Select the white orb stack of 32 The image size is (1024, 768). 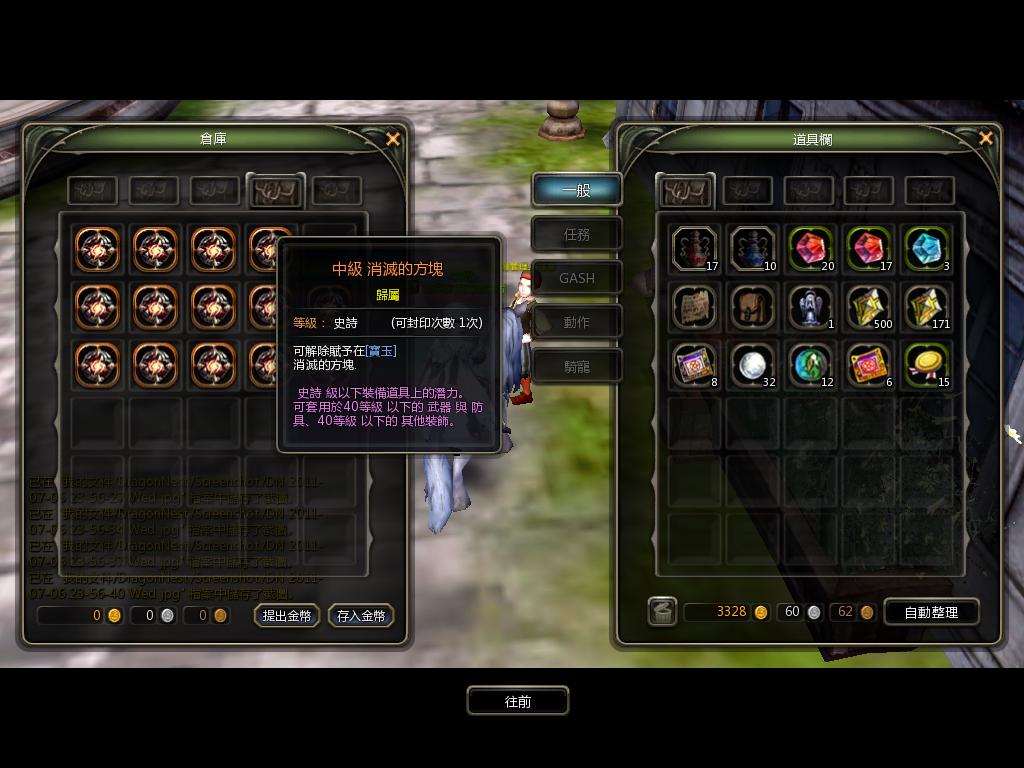[x=753, y=365]
